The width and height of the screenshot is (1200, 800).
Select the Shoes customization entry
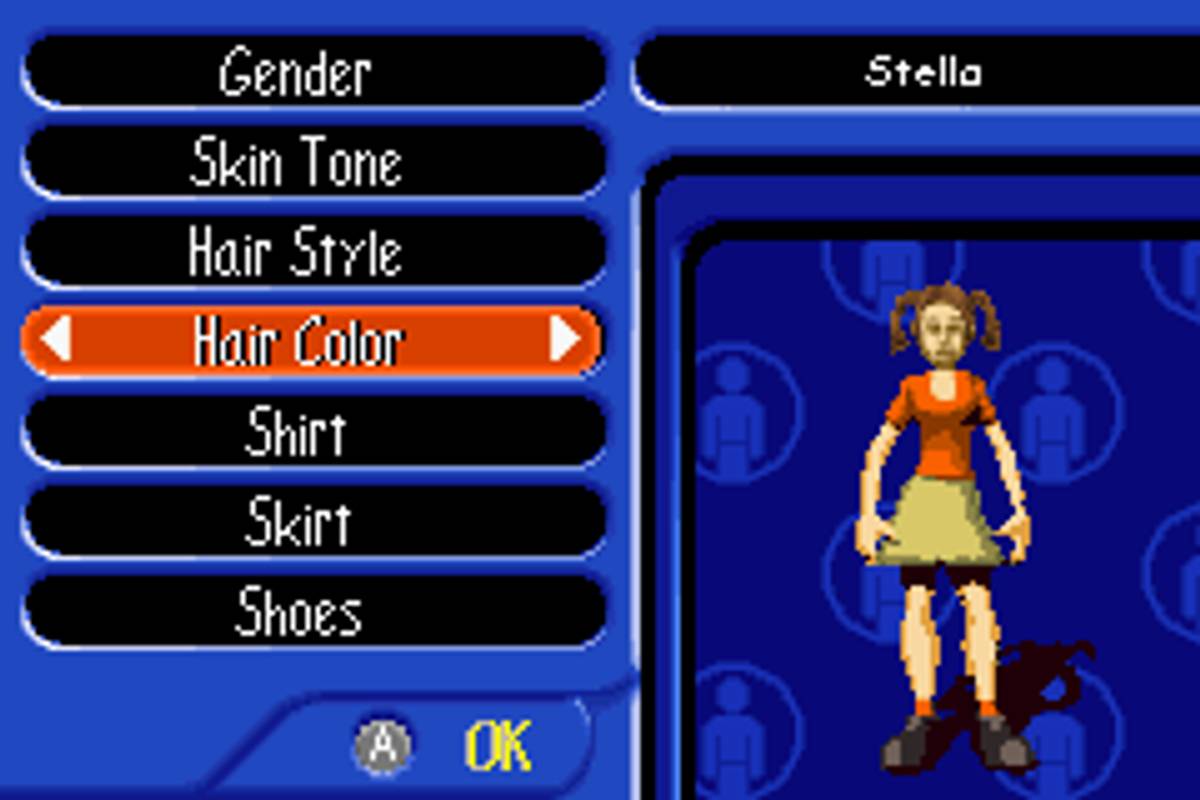coord(313,612)
